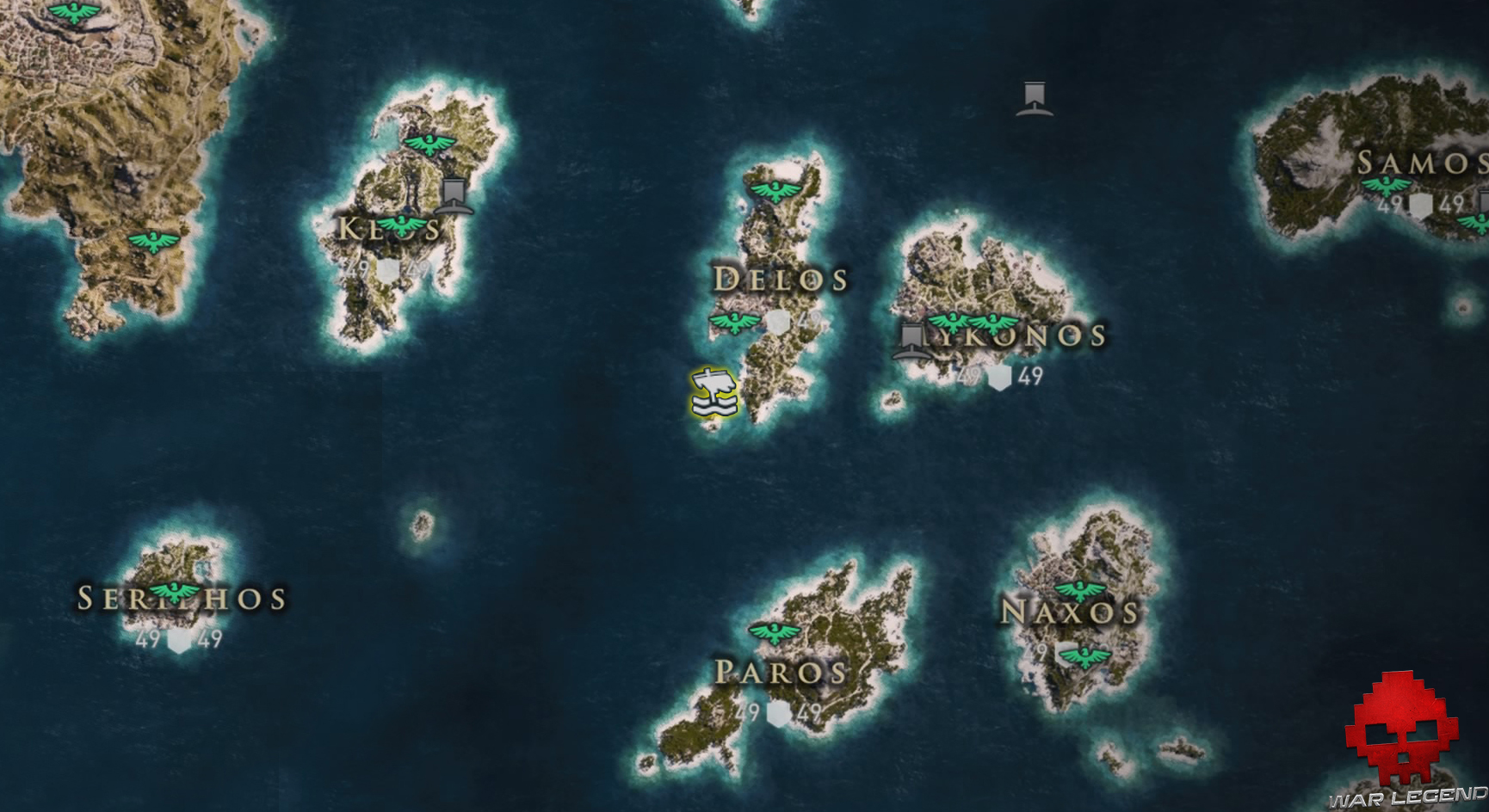
Task: Select the eagle viewpoint above Paros label
Action: (774, 632)
